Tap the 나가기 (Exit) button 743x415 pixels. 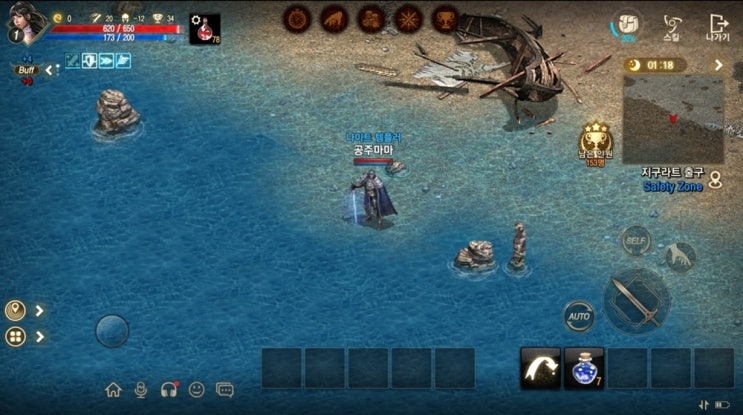tap(717, 25)
